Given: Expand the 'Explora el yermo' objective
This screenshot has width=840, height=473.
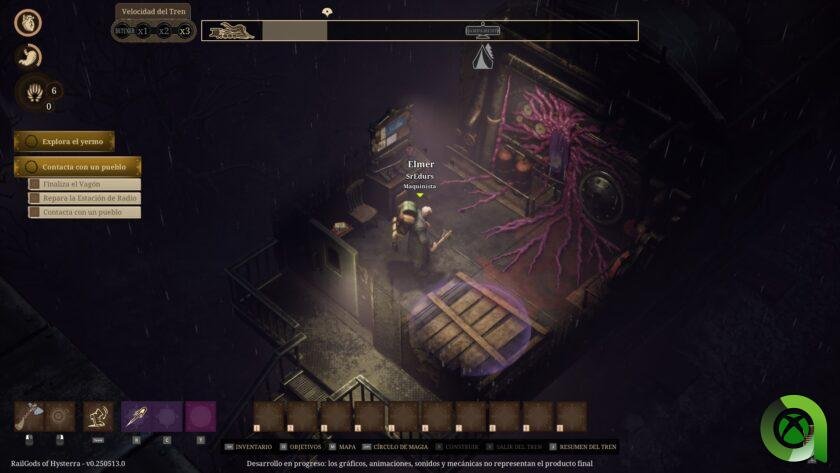Looking at the screenshot, I should click(64, 142).
